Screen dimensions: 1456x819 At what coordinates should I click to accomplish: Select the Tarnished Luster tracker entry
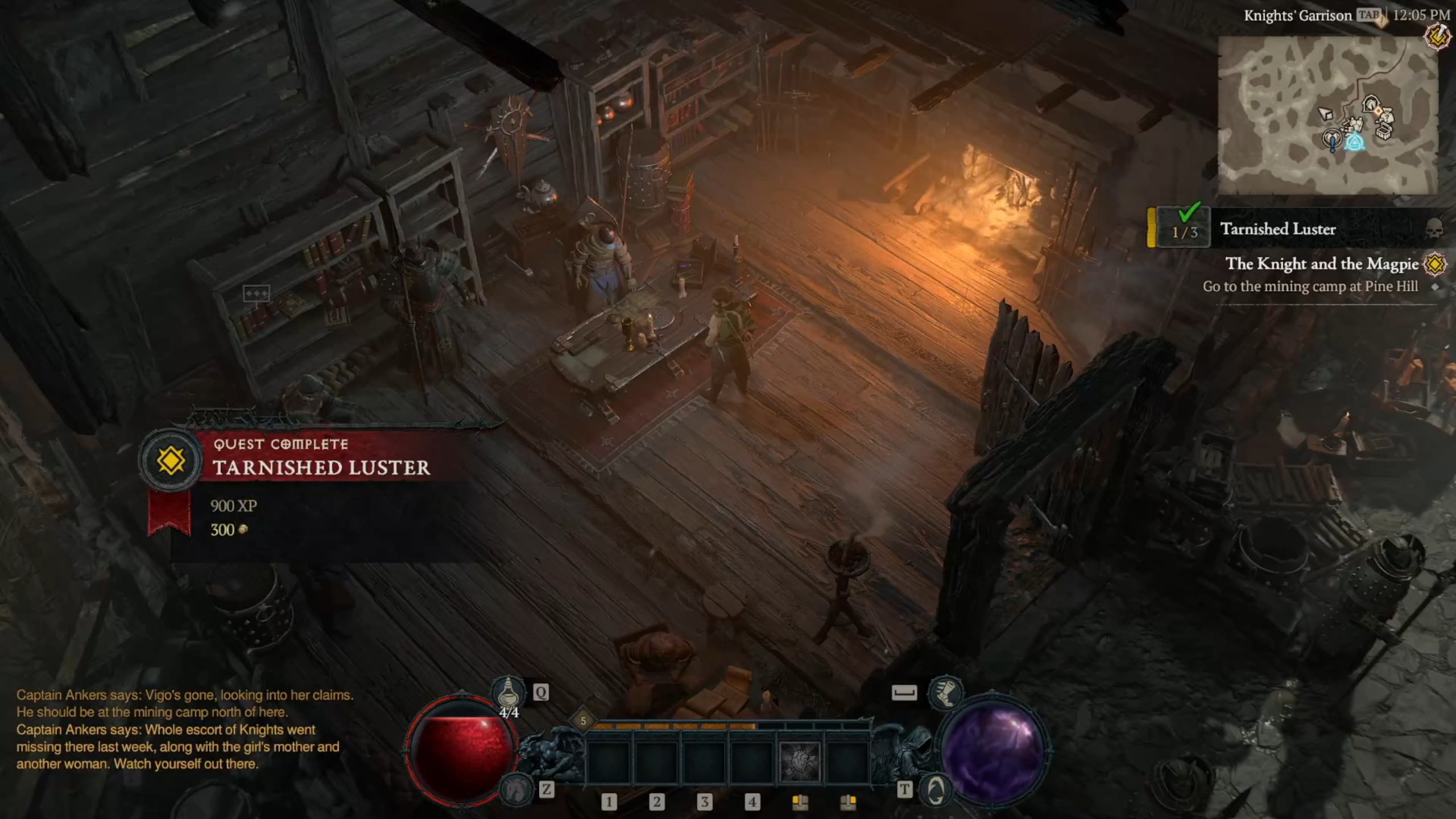pyautogui.click(x=1277, y=229)
